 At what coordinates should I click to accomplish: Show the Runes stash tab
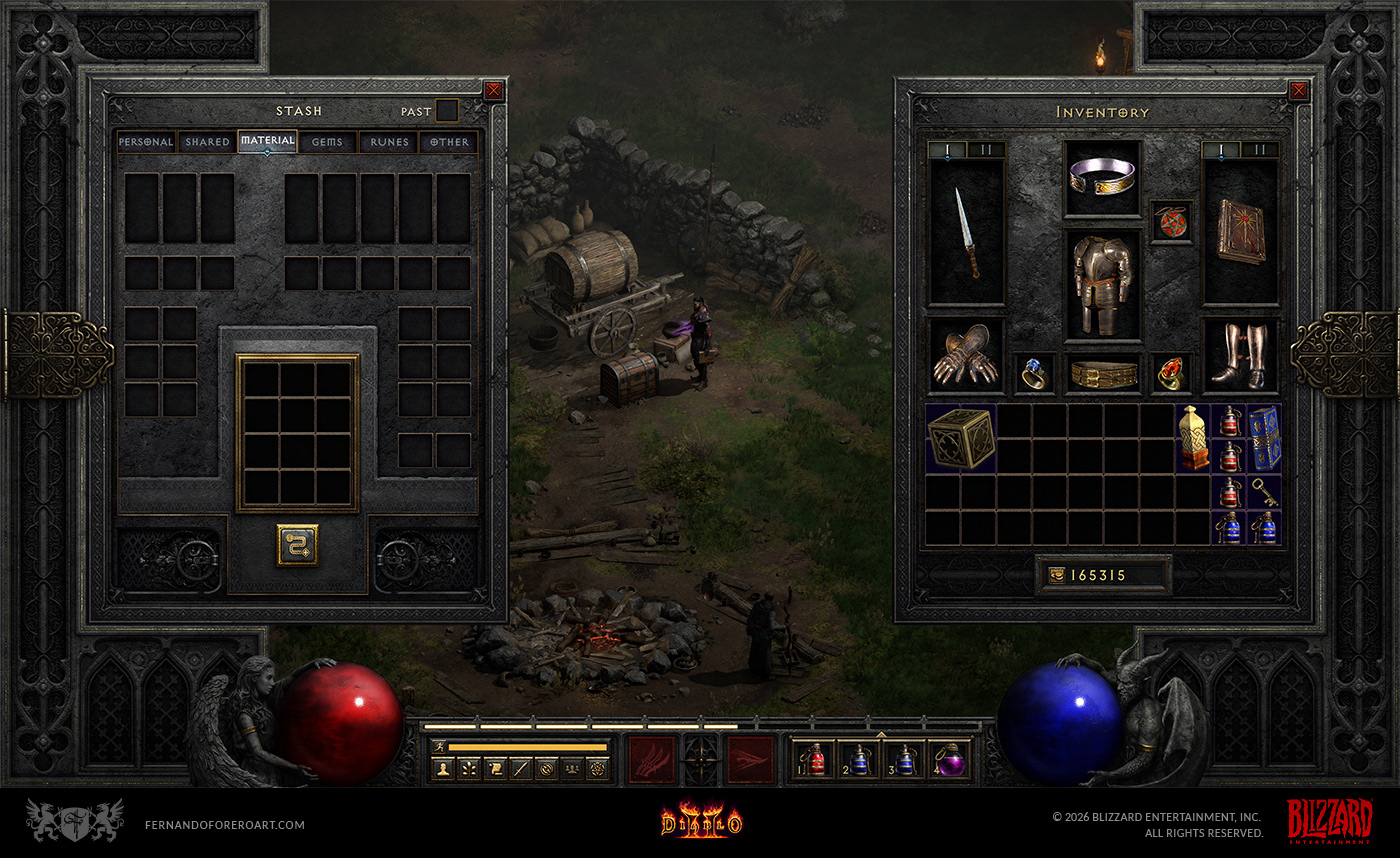click(389, 142)
